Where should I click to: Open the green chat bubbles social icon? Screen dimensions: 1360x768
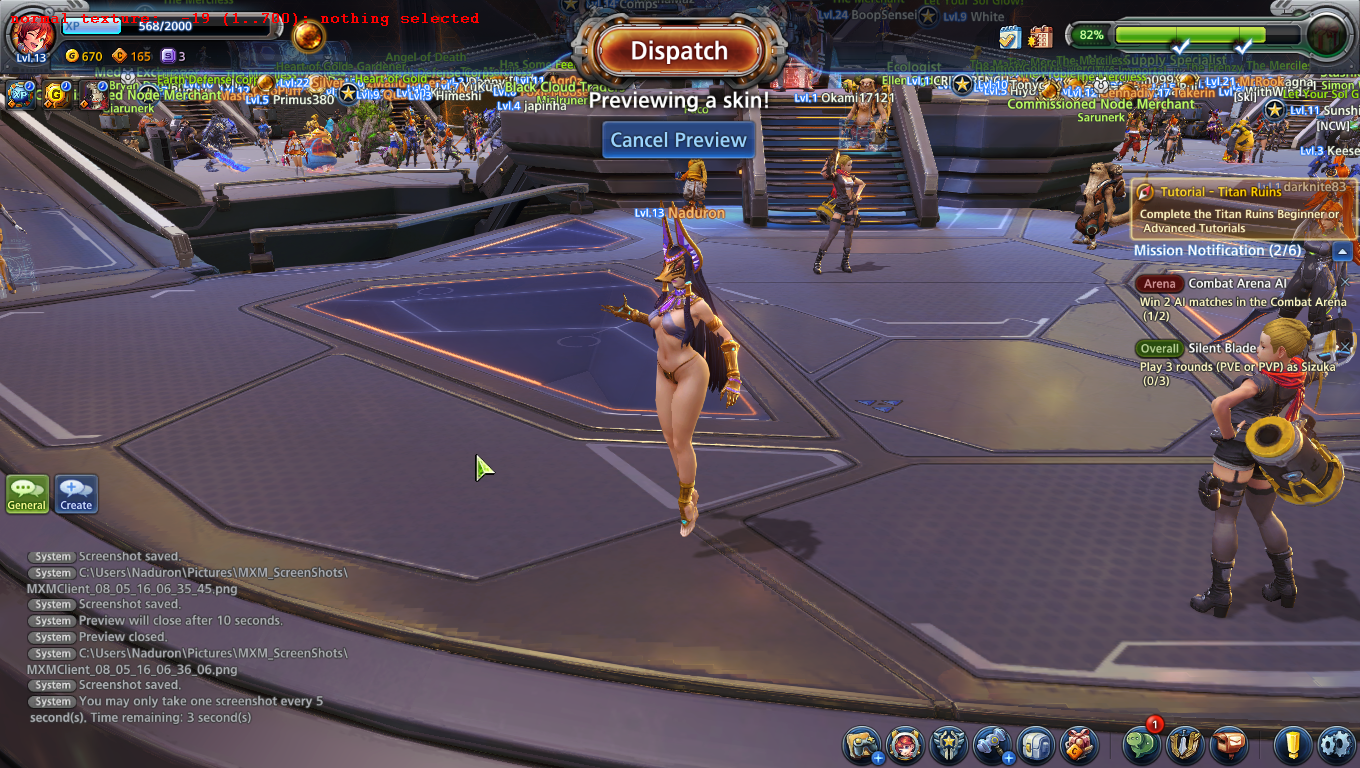pos(1141,745)
